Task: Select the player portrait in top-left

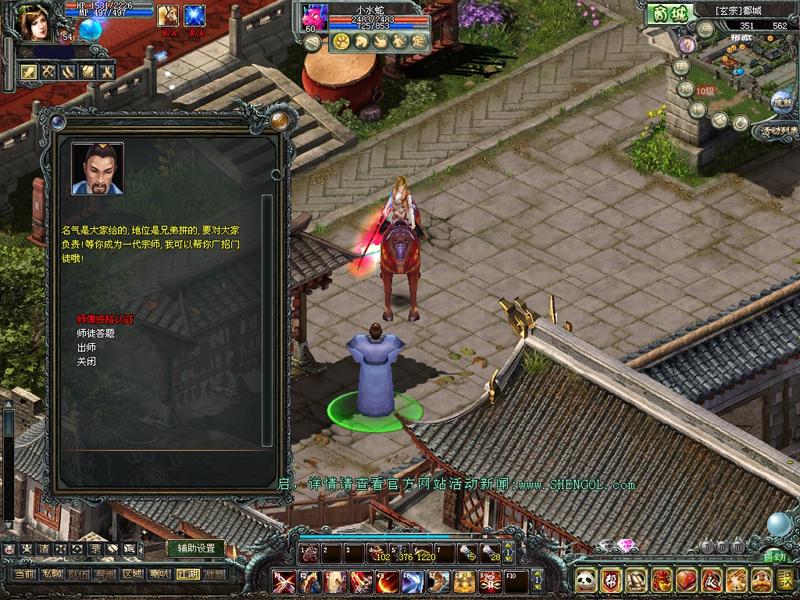Action: [x=34, y=24]
